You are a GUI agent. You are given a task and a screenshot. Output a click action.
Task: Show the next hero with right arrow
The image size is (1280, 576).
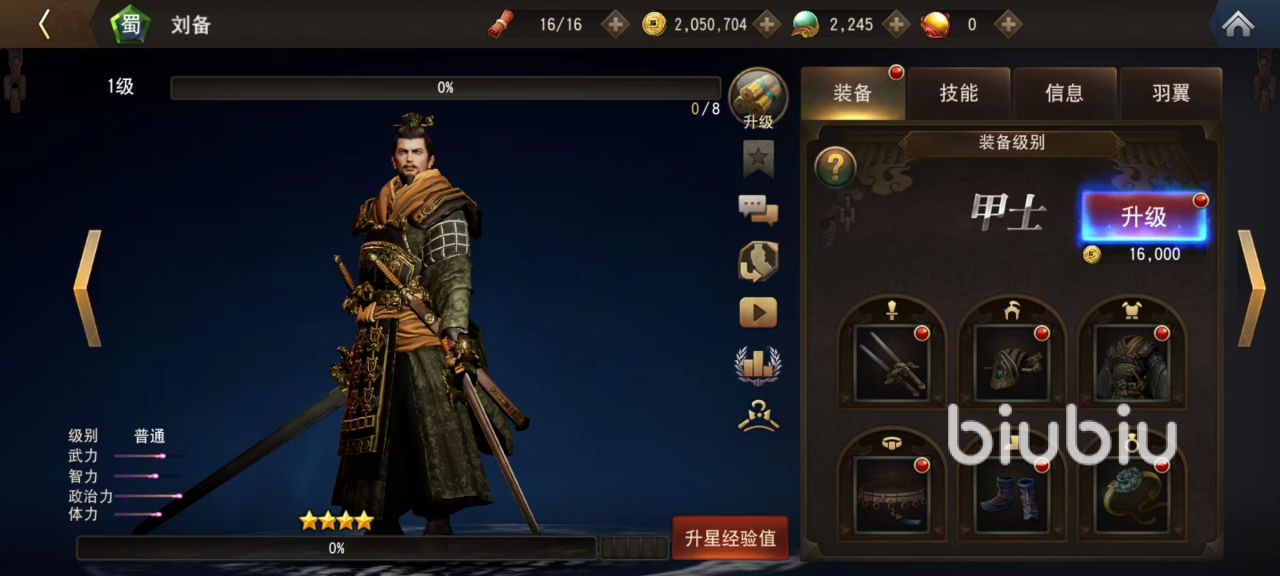click(x=1251, y=288)
